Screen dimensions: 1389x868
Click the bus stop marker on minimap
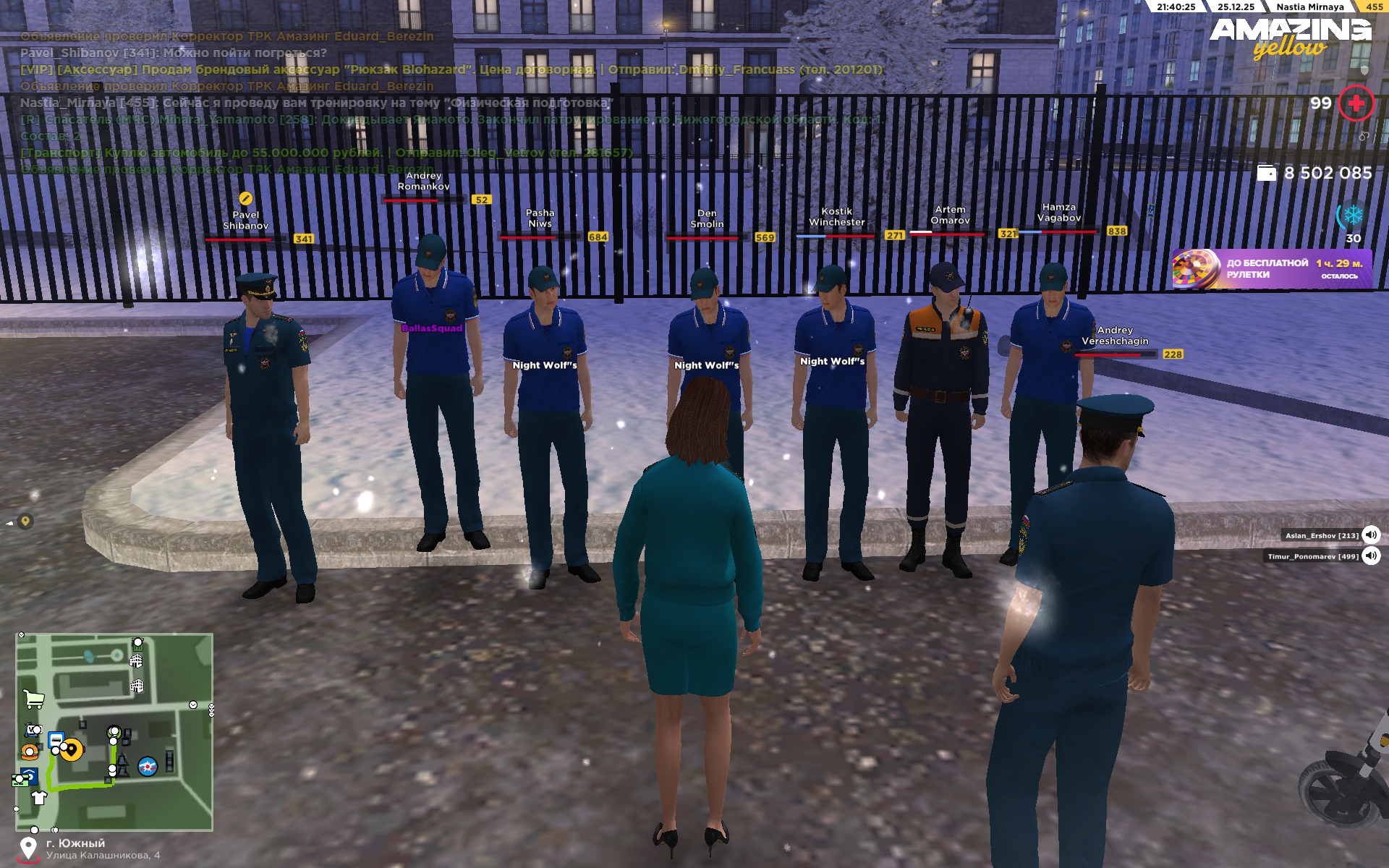[x=56, y=739]
